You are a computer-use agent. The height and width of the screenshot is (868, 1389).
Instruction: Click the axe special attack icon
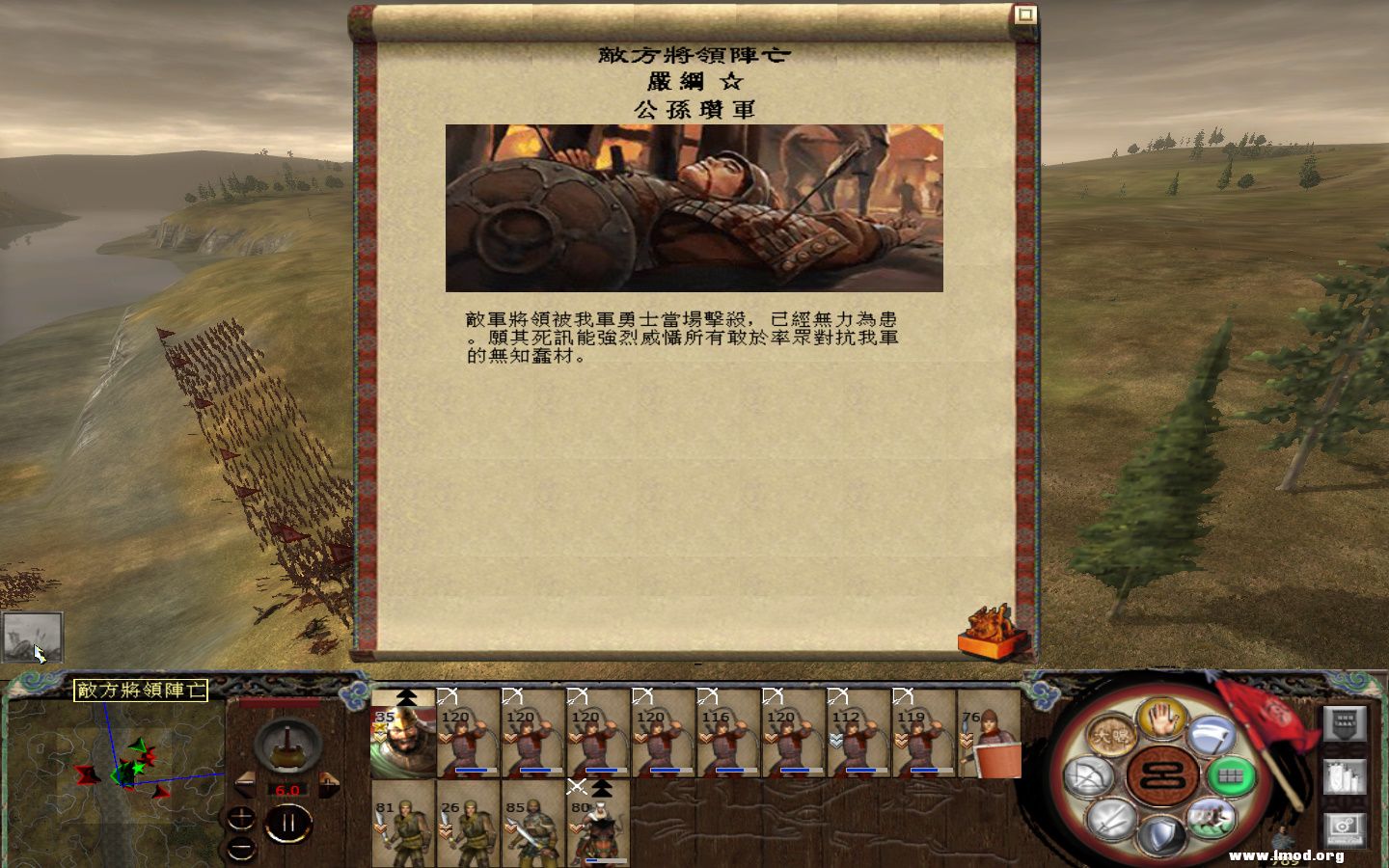click(x=1212, y=737)
